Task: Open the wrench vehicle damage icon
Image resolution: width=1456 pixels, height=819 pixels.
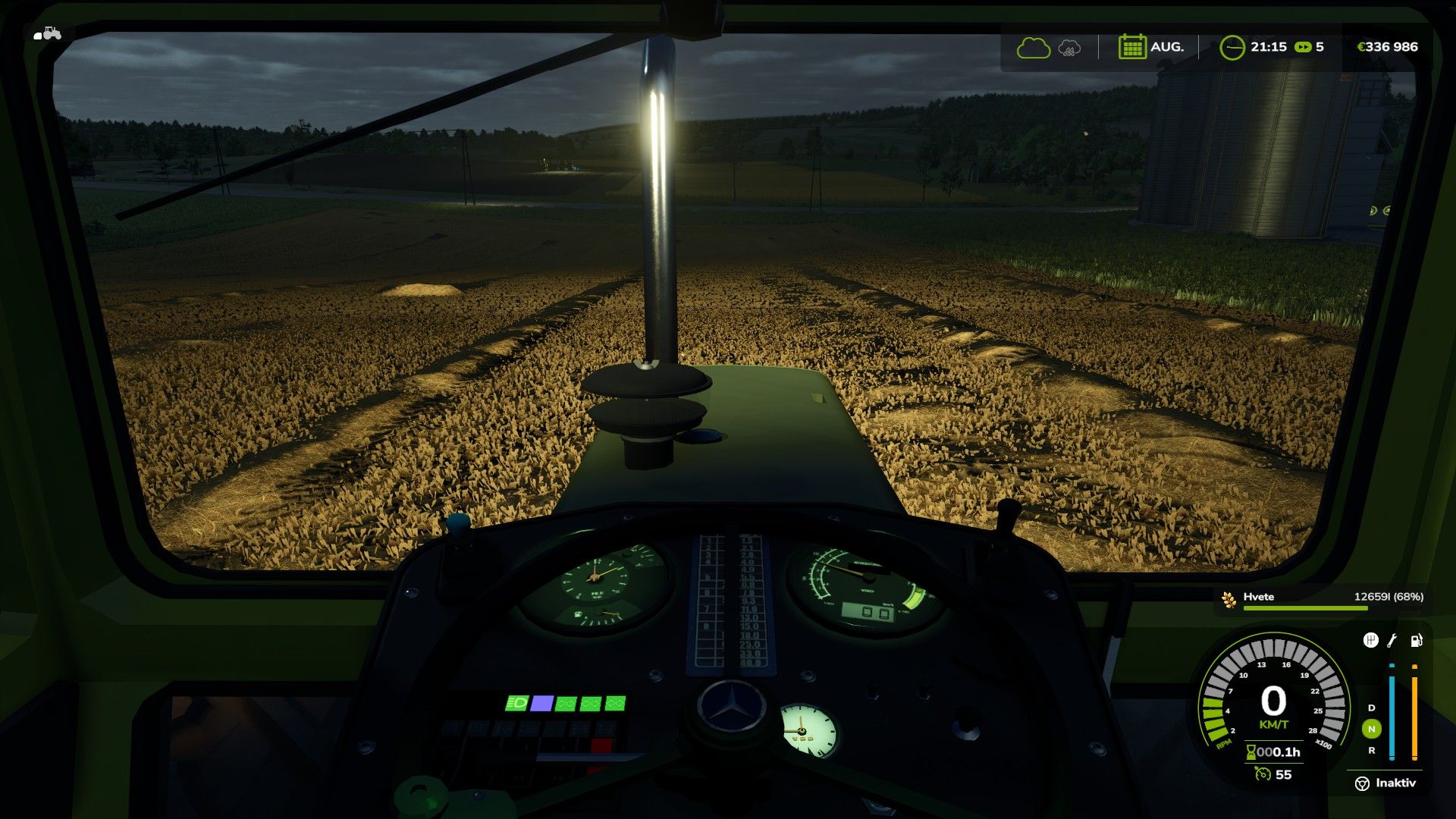Action: coord(1392,641)
